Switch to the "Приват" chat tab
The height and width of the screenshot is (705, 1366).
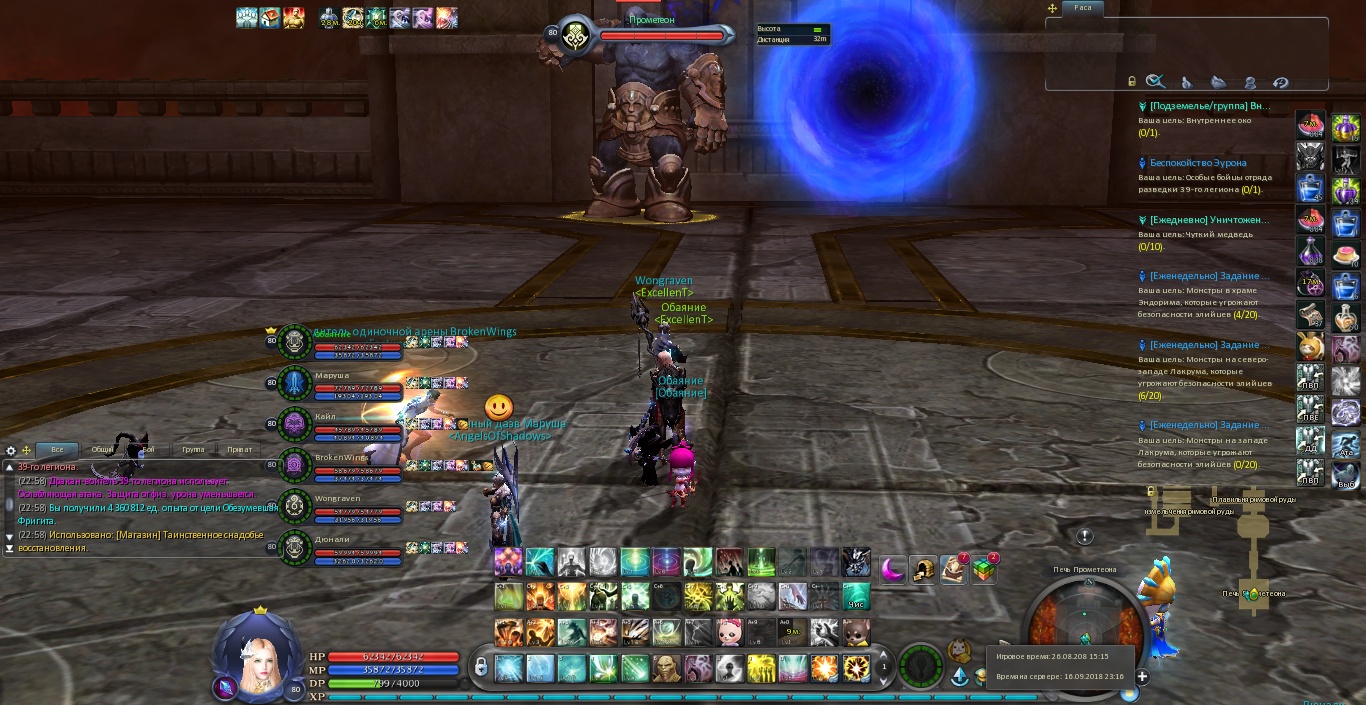tap(239, 450)
